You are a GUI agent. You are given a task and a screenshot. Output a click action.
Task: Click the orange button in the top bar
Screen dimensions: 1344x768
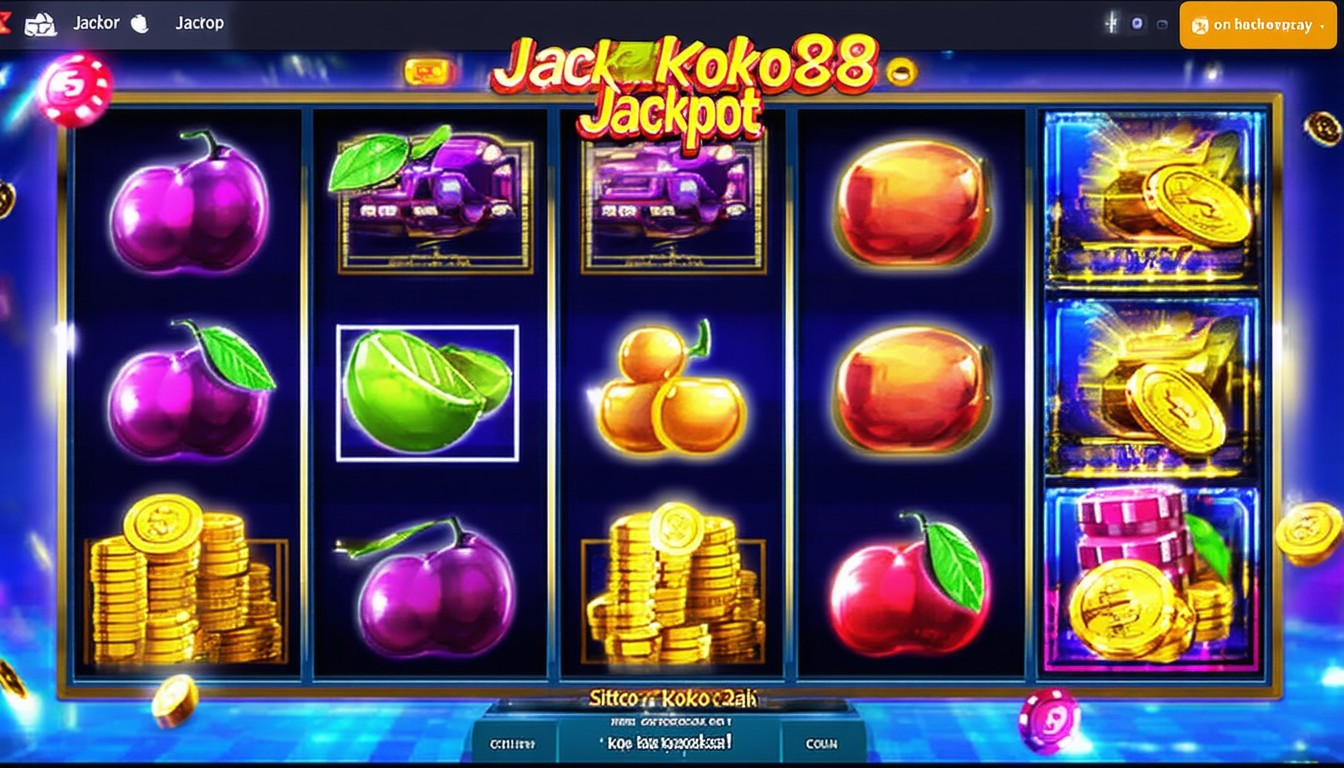(1257, 25)
